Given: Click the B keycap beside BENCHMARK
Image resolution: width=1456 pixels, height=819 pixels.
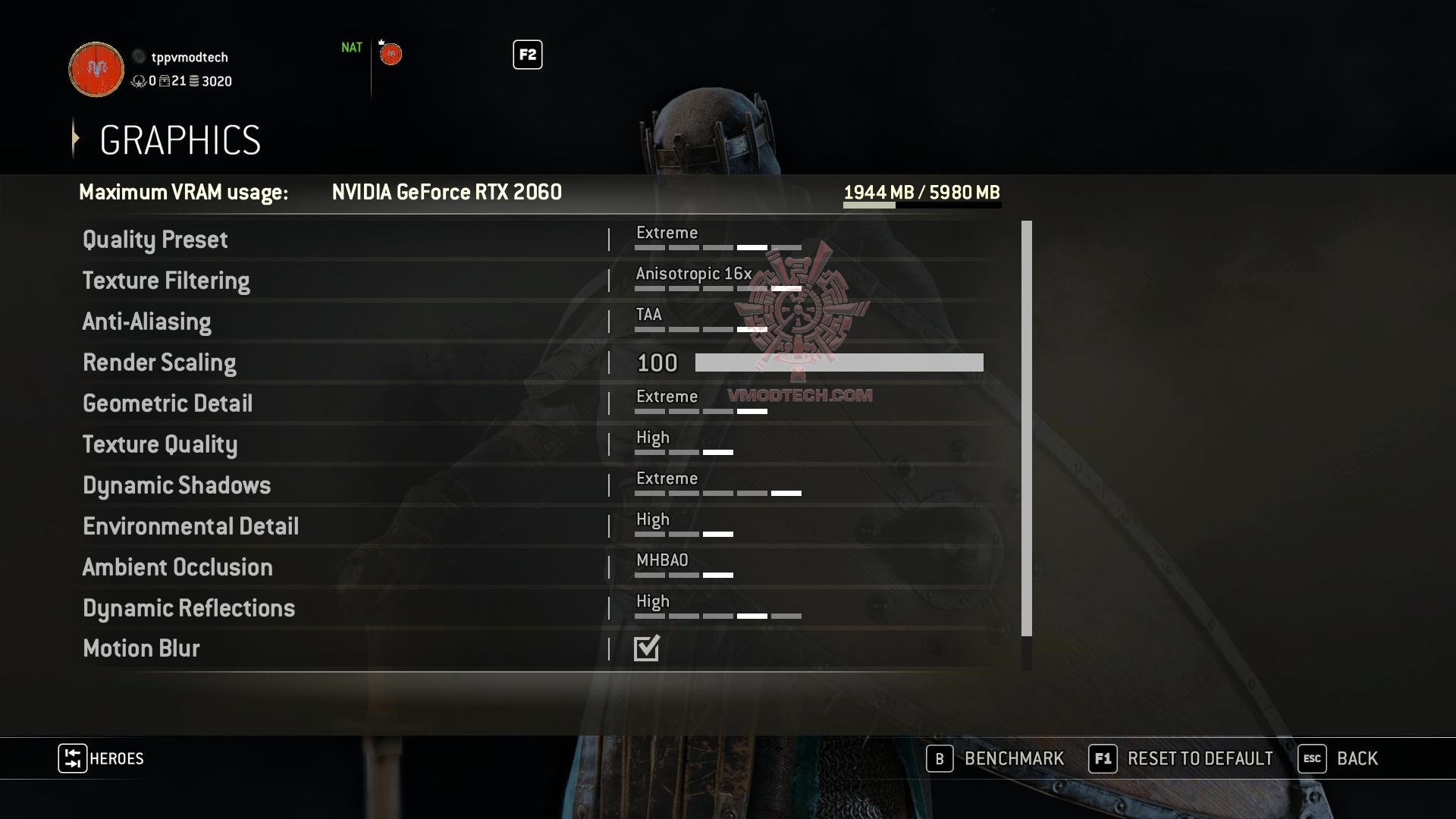Looking at the screenshot, I should (x=940, y=758).
